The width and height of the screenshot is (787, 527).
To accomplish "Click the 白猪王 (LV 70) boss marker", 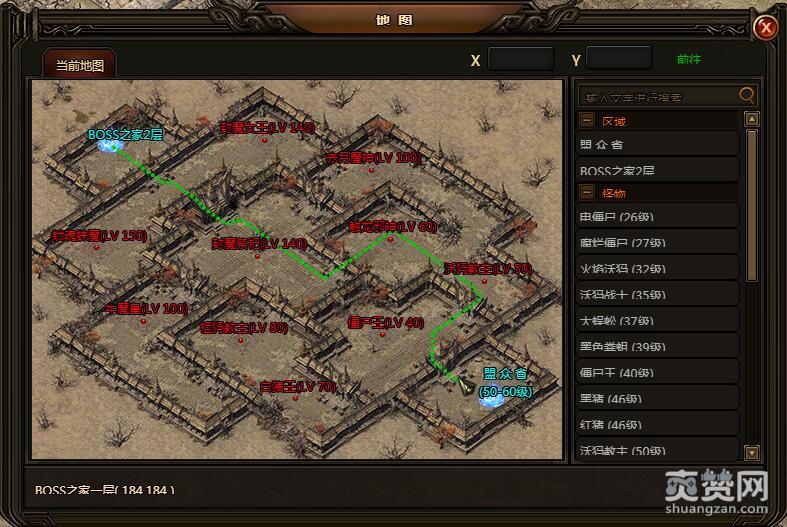I will (x=297, y=386).
